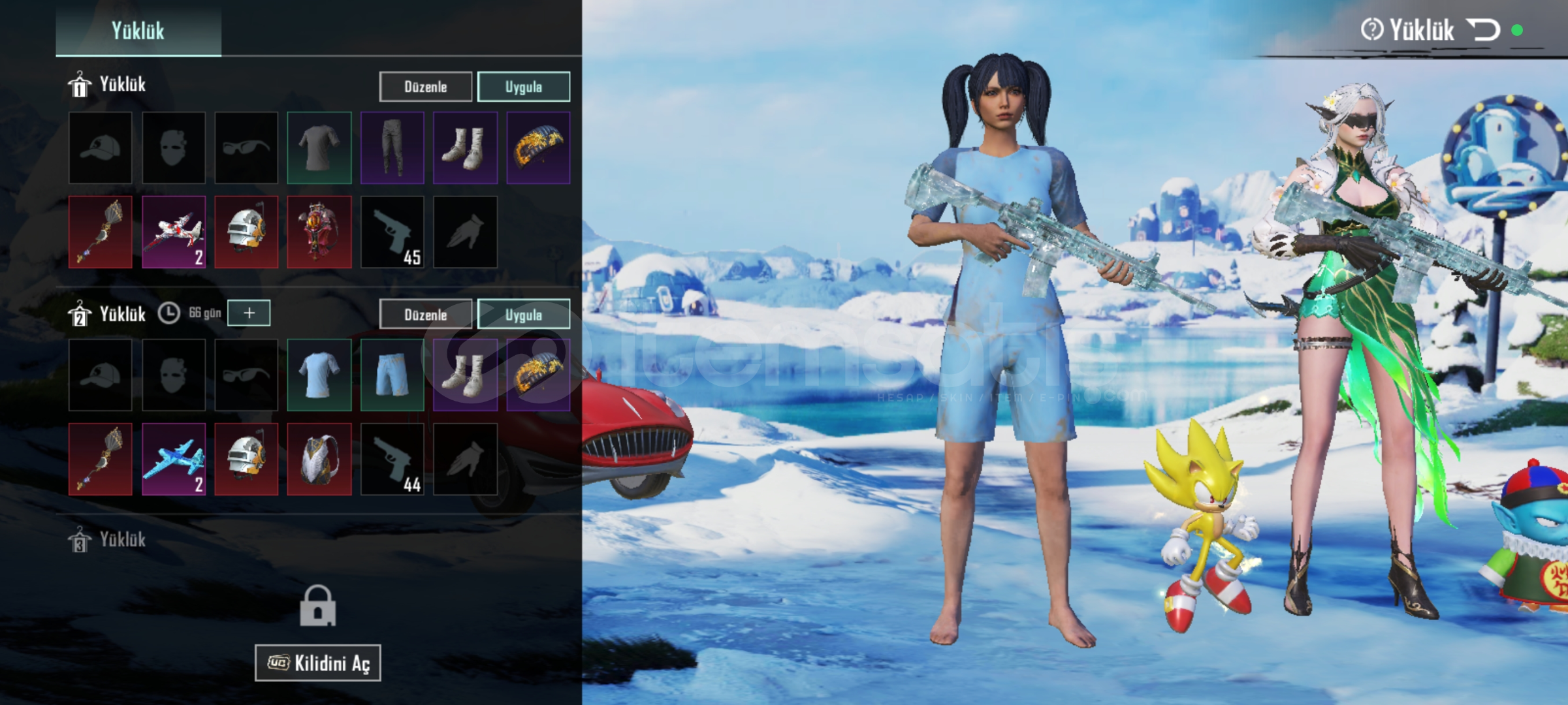The width and height of the screenshot is (1568, 705).
Task: Select the blue airplane skin slot
Action: (174, 460)
